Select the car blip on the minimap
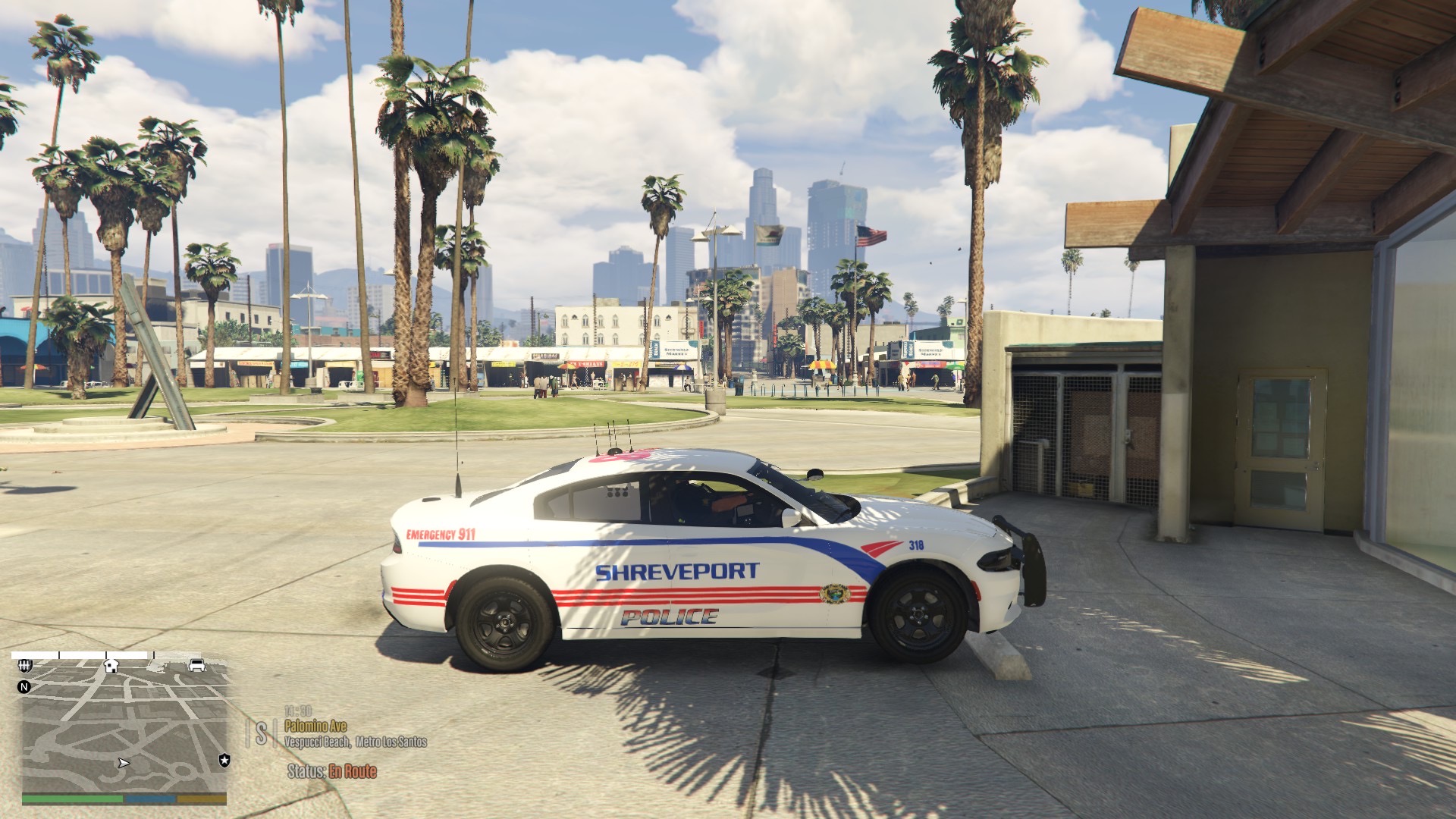Image resolution: width=1456 pixels, height=819 pixels. (197, 665)
